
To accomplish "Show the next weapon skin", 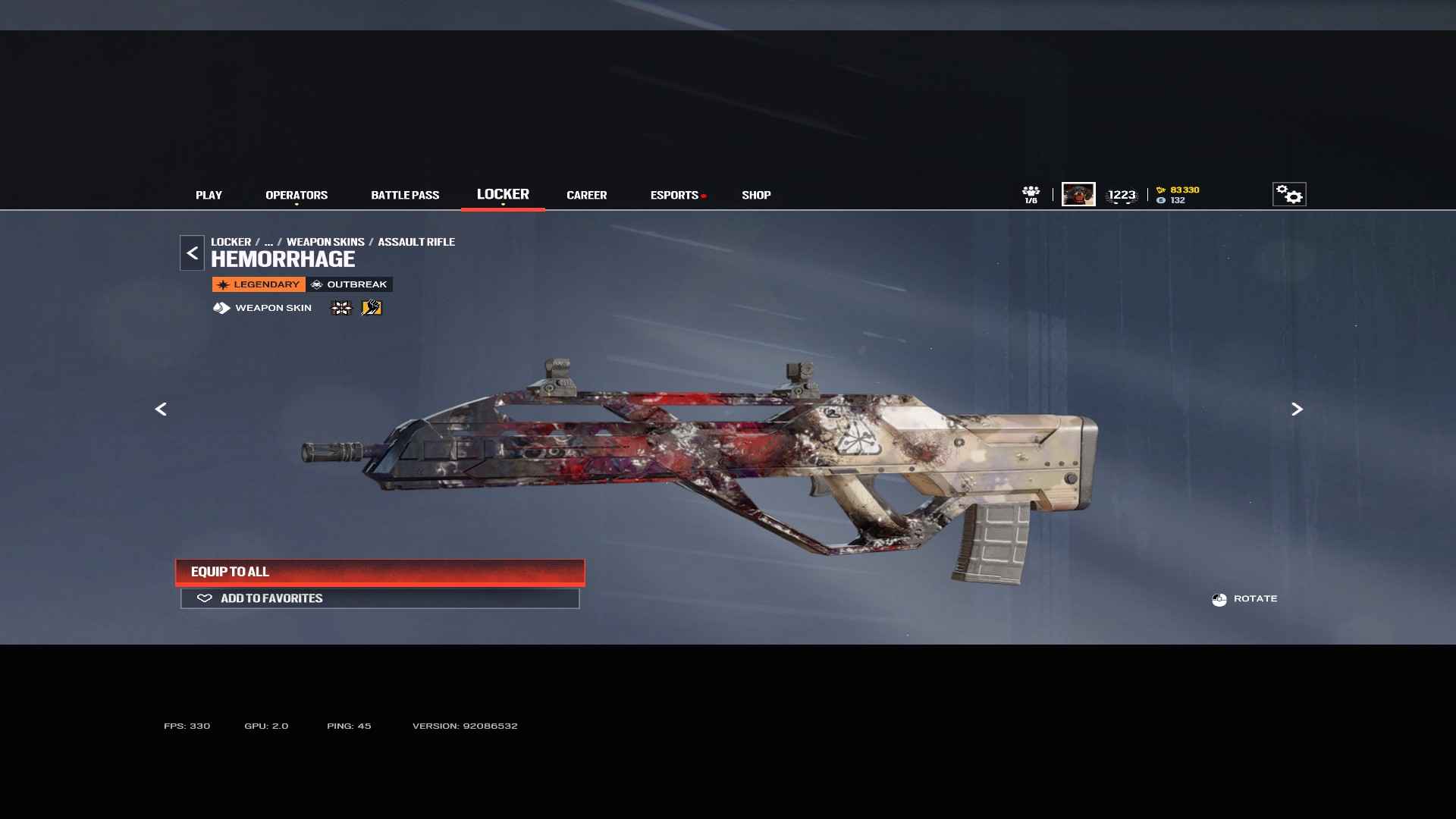I will click(1297, 409).
